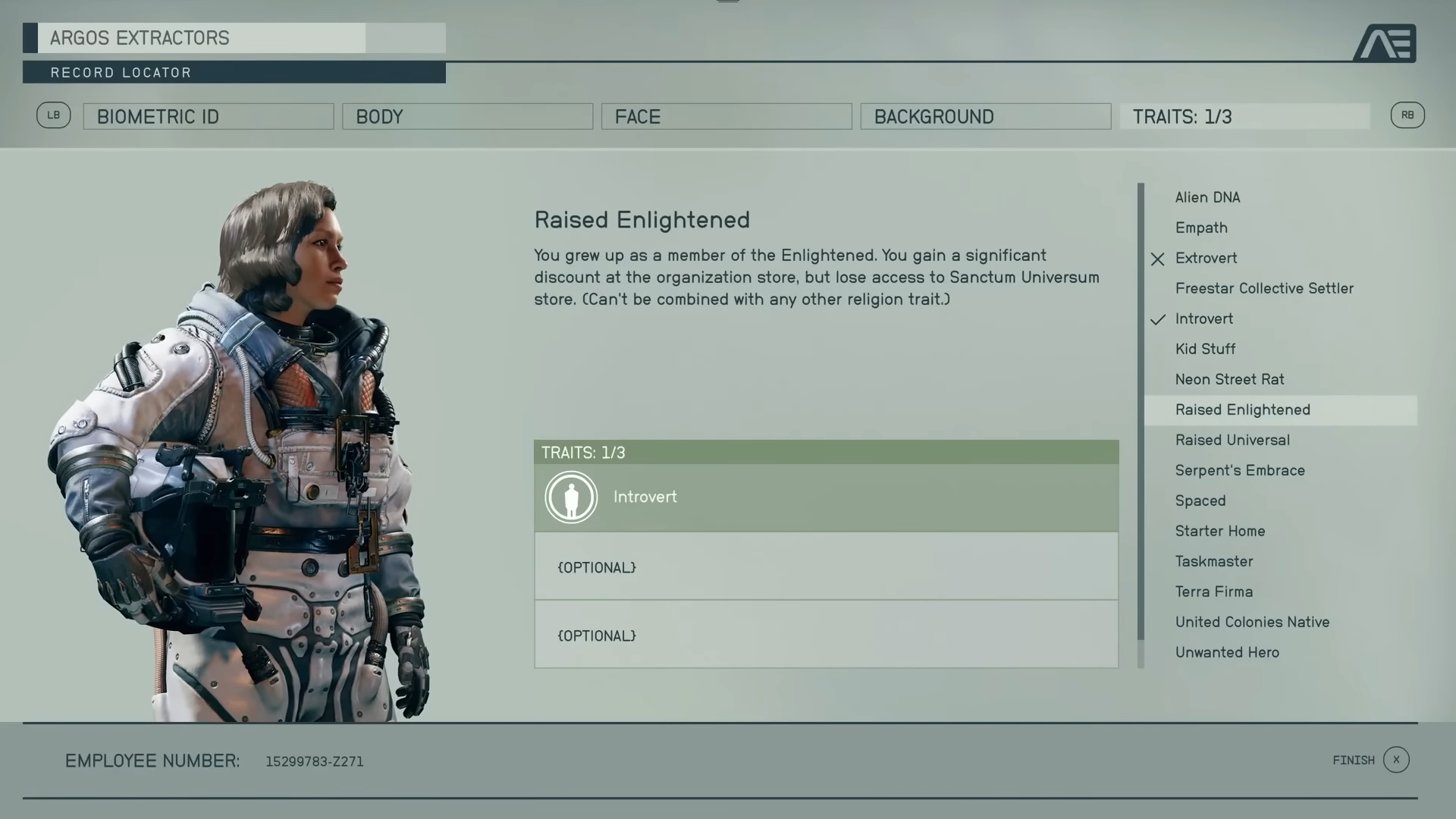Screen dimensions: 1456x819
Task: Deselect Extrovert using its X mark
Action: click(1157, 259)
